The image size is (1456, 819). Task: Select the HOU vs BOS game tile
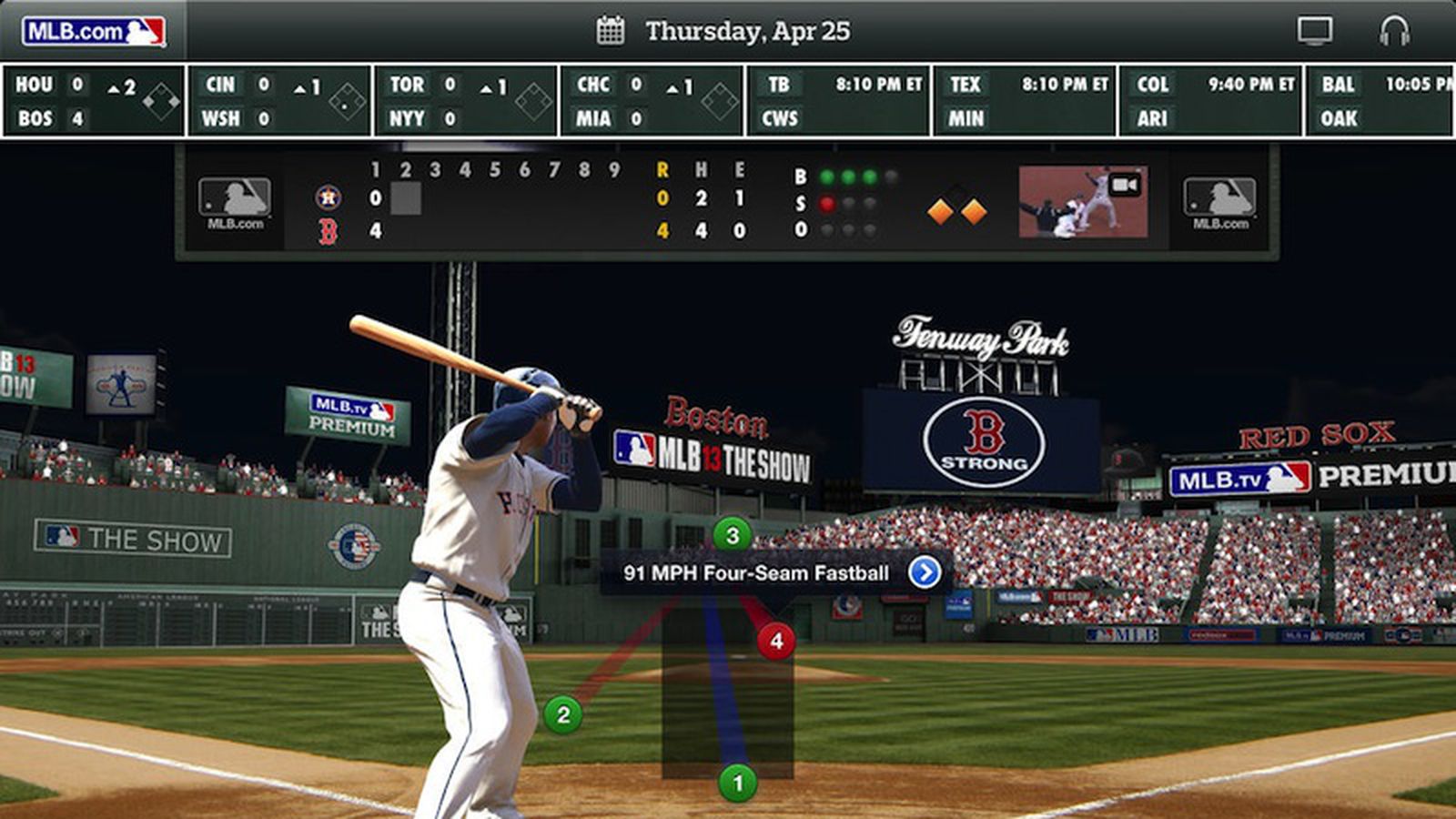coord(94,101)
